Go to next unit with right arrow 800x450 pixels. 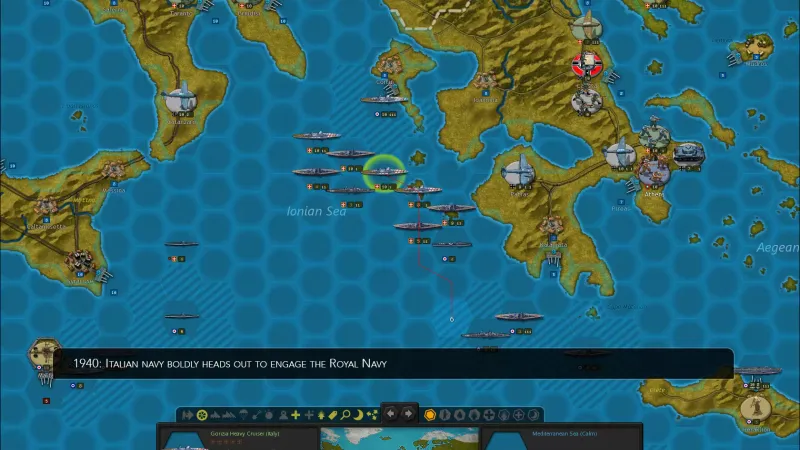408,414
